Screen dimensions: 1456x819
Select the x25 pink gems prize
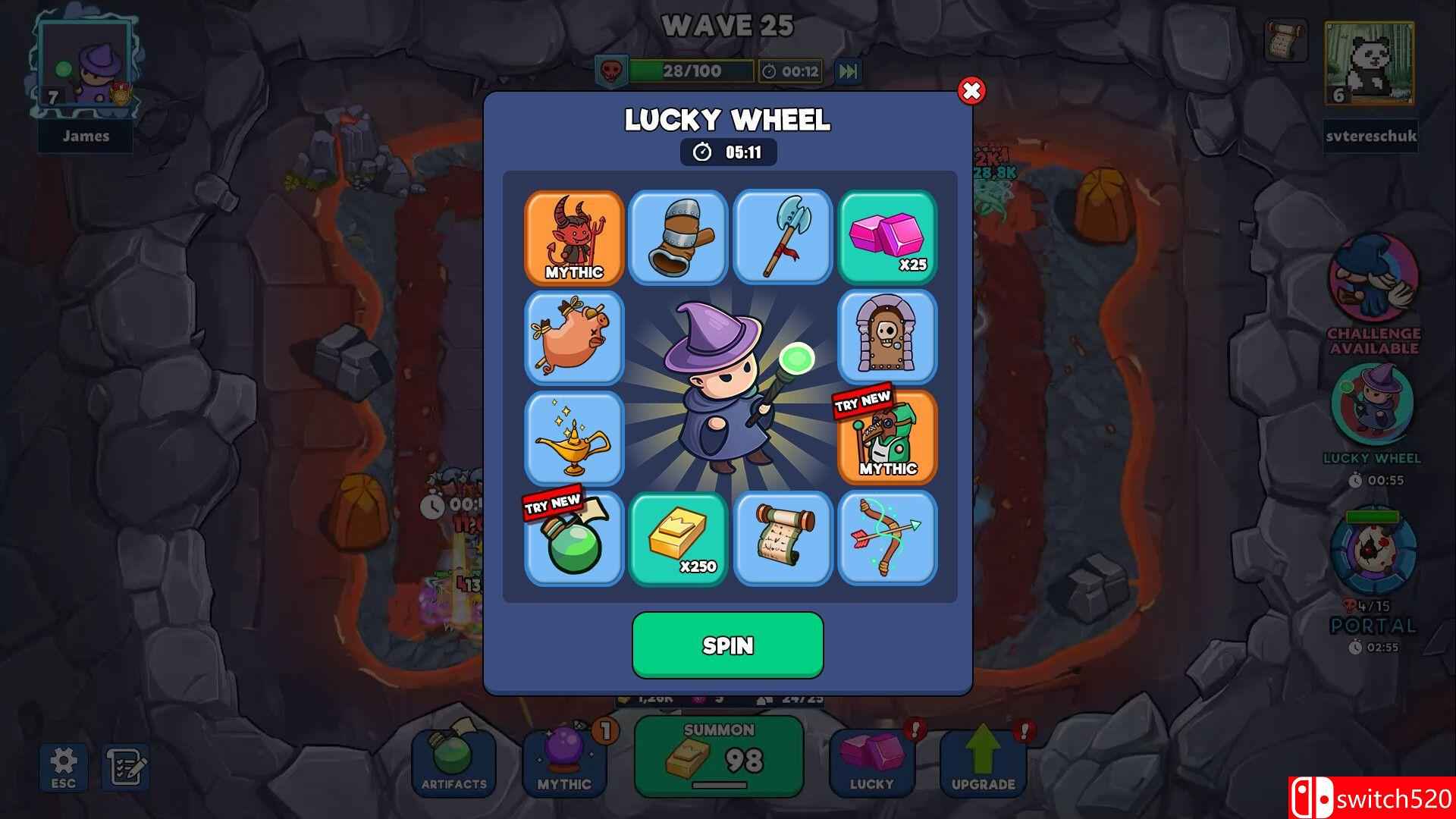pyautogui.click(x=887, y=239)
